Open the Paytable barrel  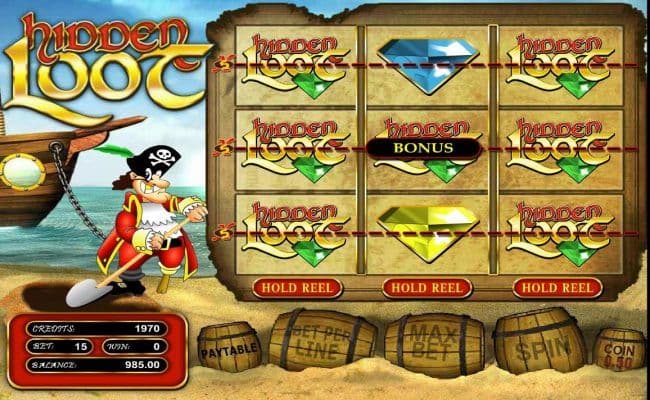[x=229, y=350]
